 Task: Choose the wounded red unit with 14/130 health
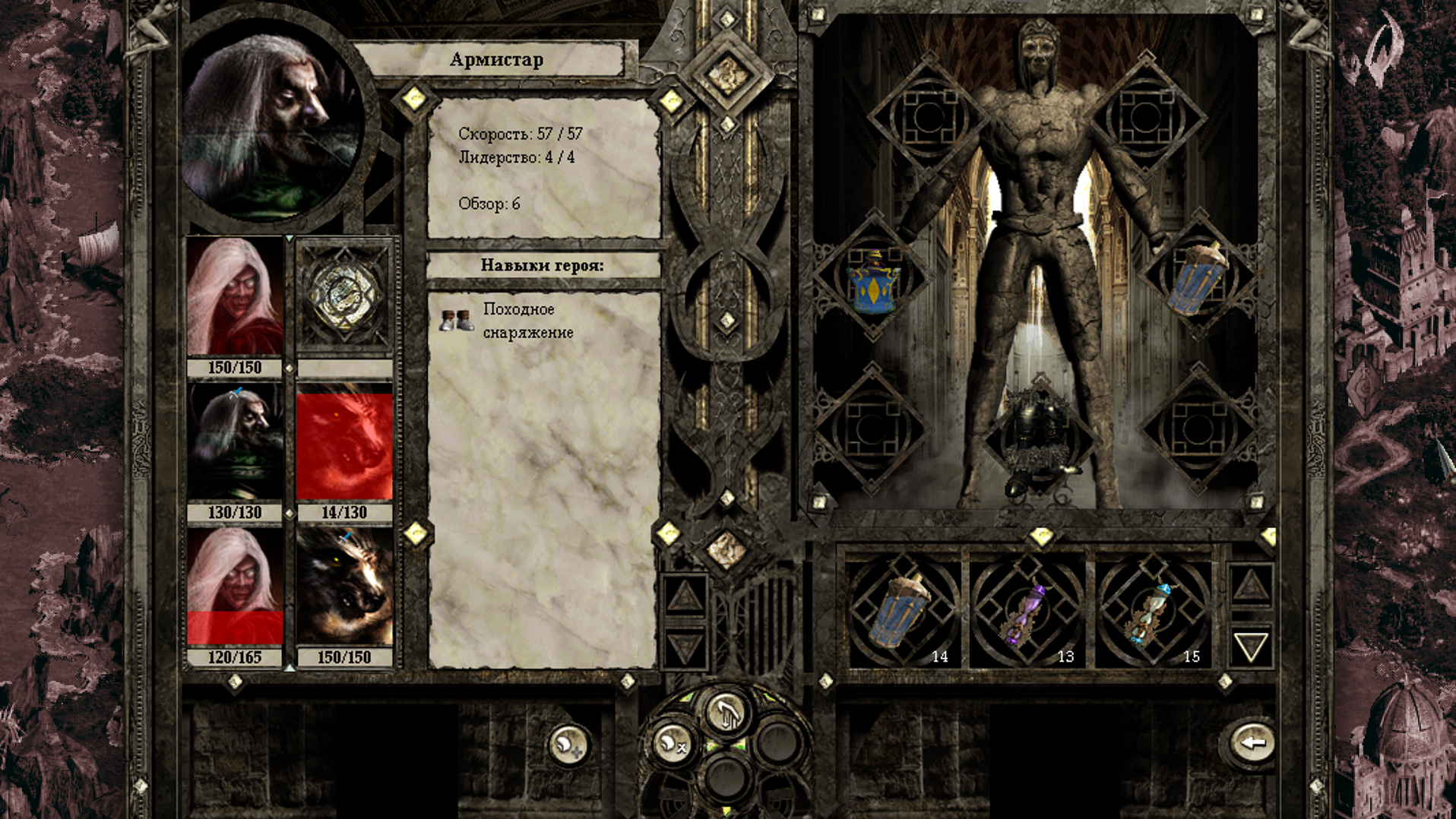click(x=344, y=441)
